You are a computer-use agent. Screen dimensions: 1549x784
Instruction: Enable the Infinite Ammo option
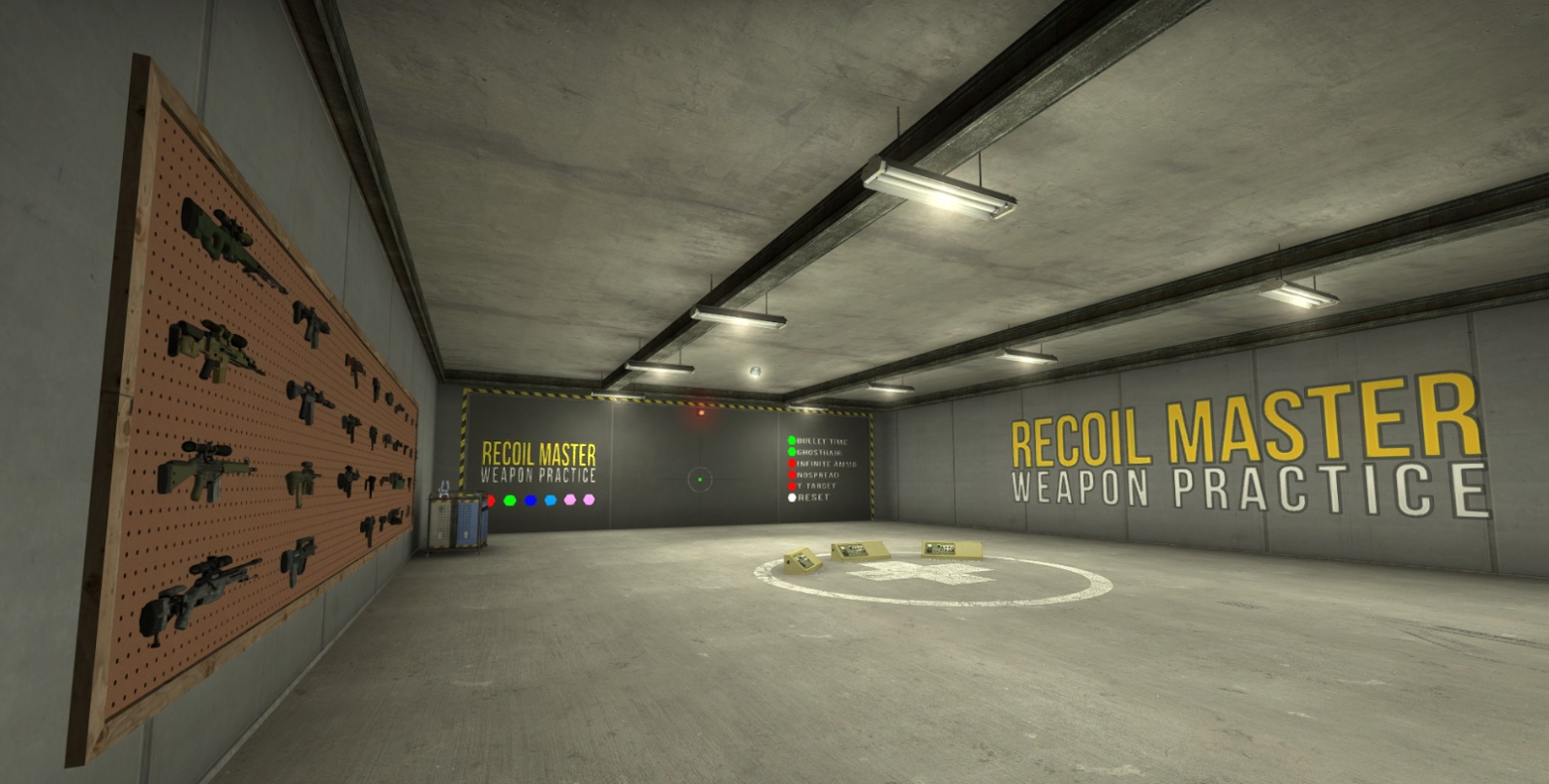(x=792, y=464)
